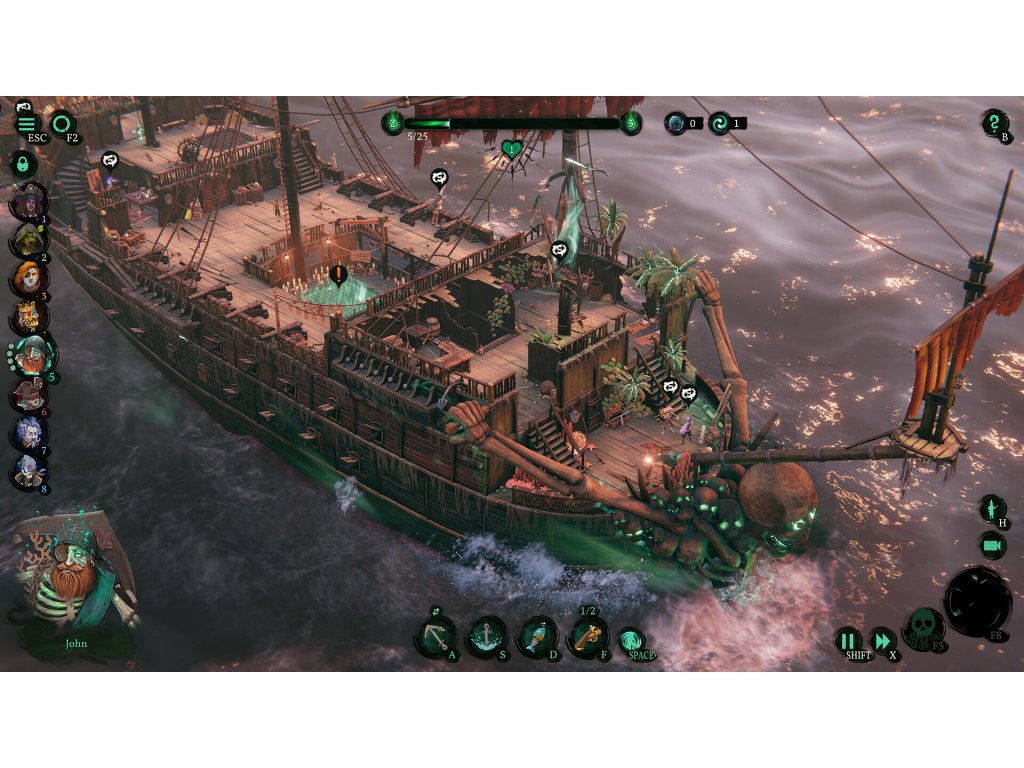Select the bearded John portrait in the crew list
This screenshot has height=768, width=1024.
32,355
